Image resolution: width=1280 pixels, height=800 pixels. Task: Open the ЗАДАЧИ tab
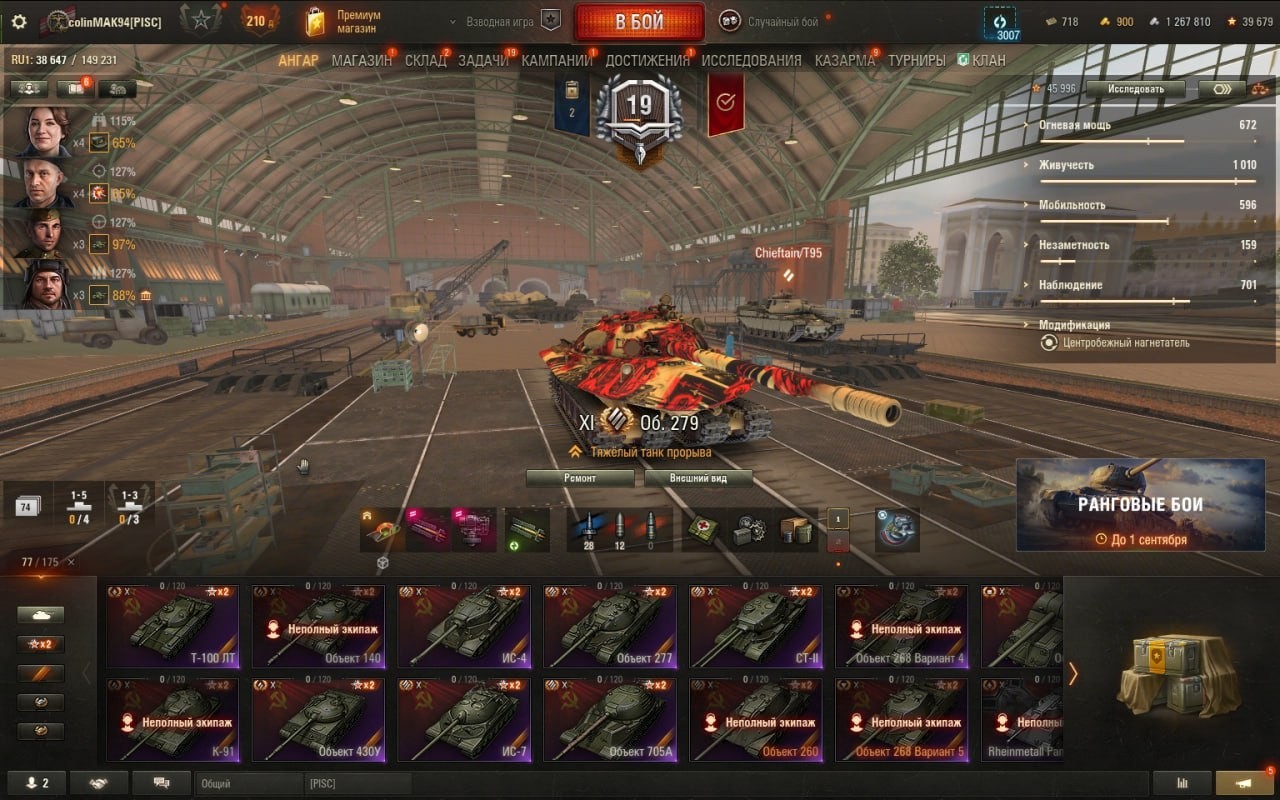(x=483, y=60)
